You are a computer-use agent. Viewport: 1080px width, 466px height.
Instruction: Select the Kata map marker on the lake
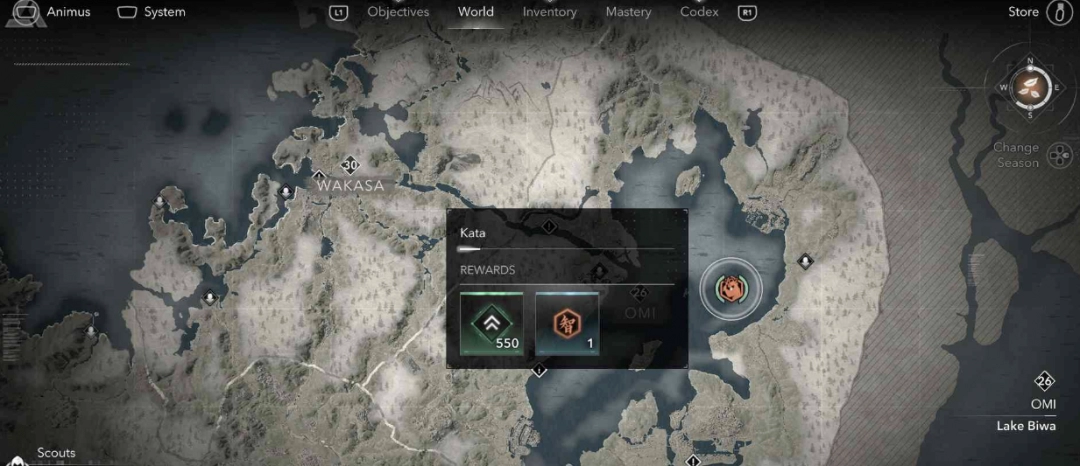731,289
